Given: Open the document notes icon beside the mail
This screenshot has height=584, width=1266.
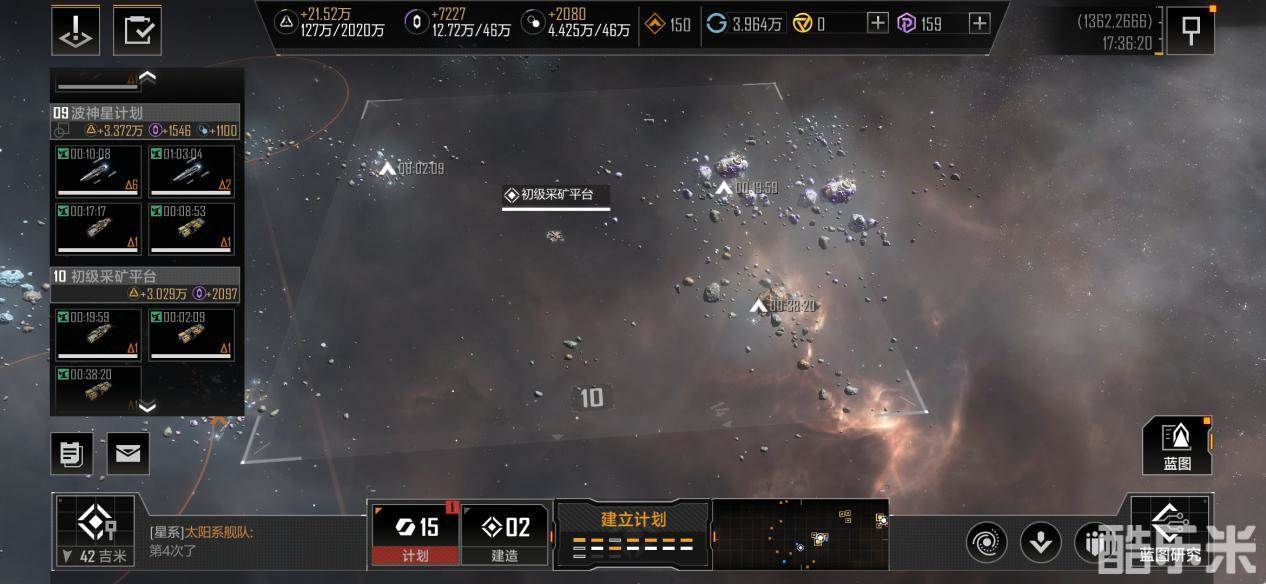Looking at the screenshot, I should click(71, 454).
